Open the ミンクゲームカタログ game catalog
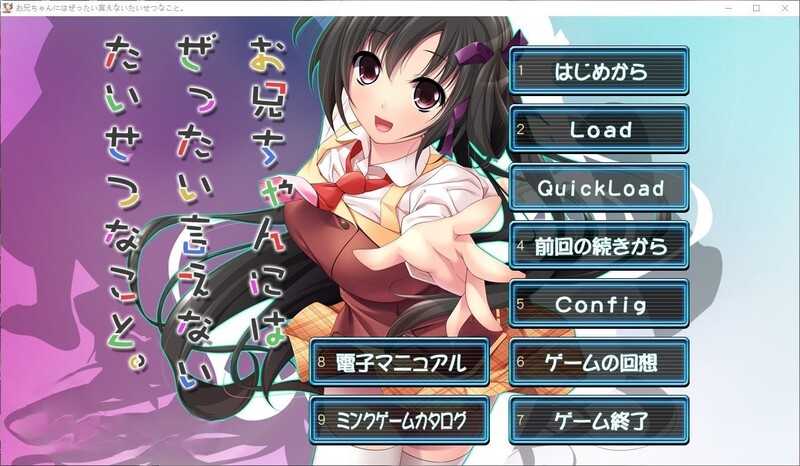 400,420
